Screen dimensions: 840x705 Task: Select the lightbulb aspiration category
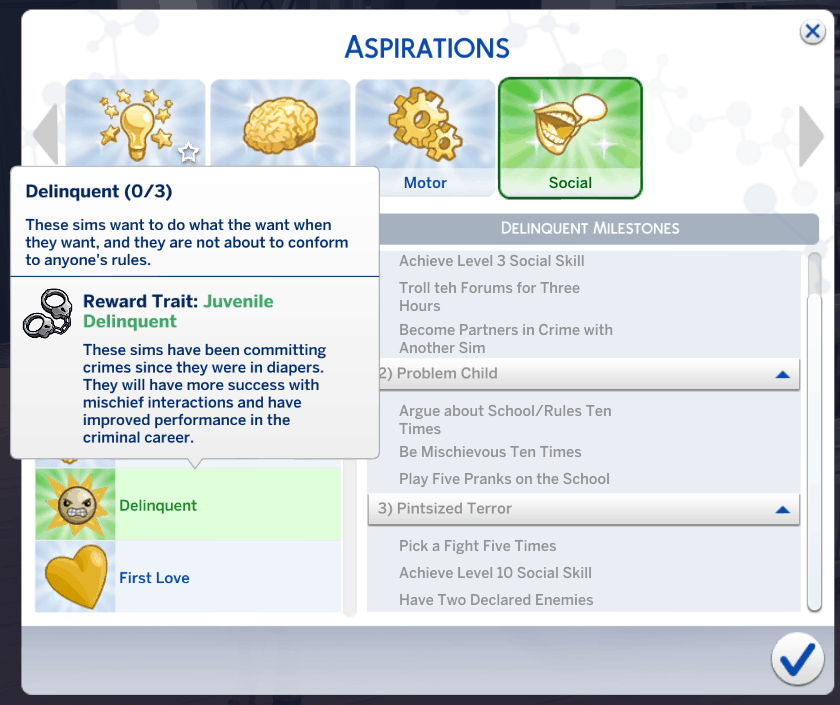(135, 122)
